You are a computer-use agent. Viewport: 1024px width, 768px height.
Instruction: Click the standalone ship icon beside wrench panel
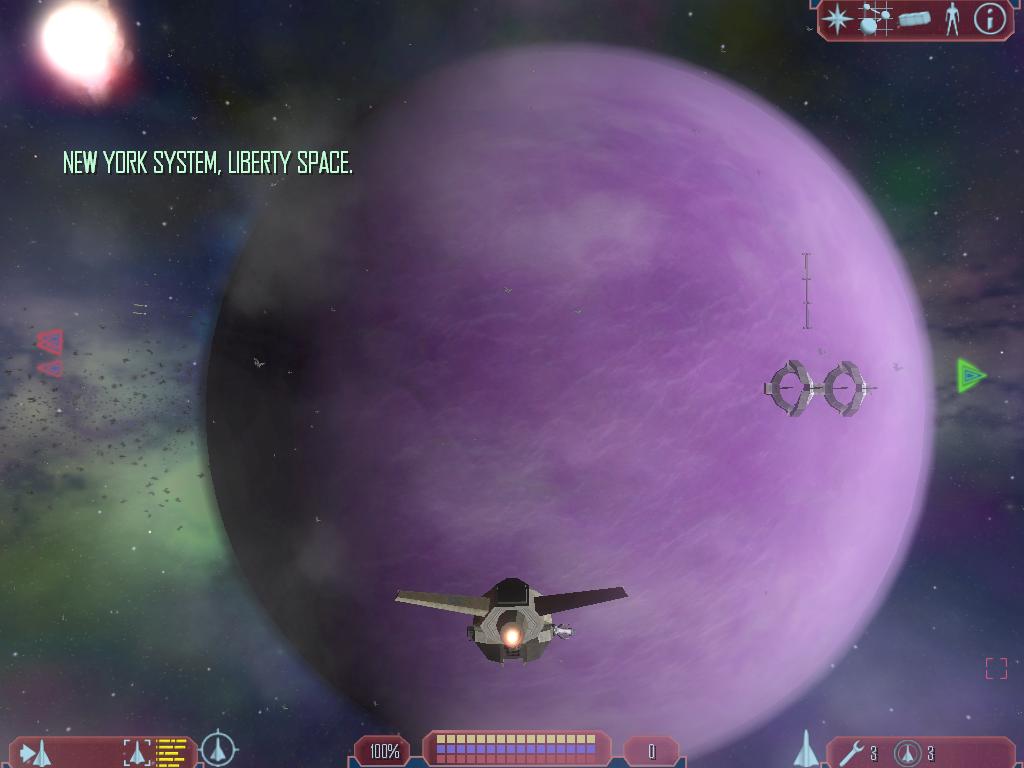coord(806,749)
